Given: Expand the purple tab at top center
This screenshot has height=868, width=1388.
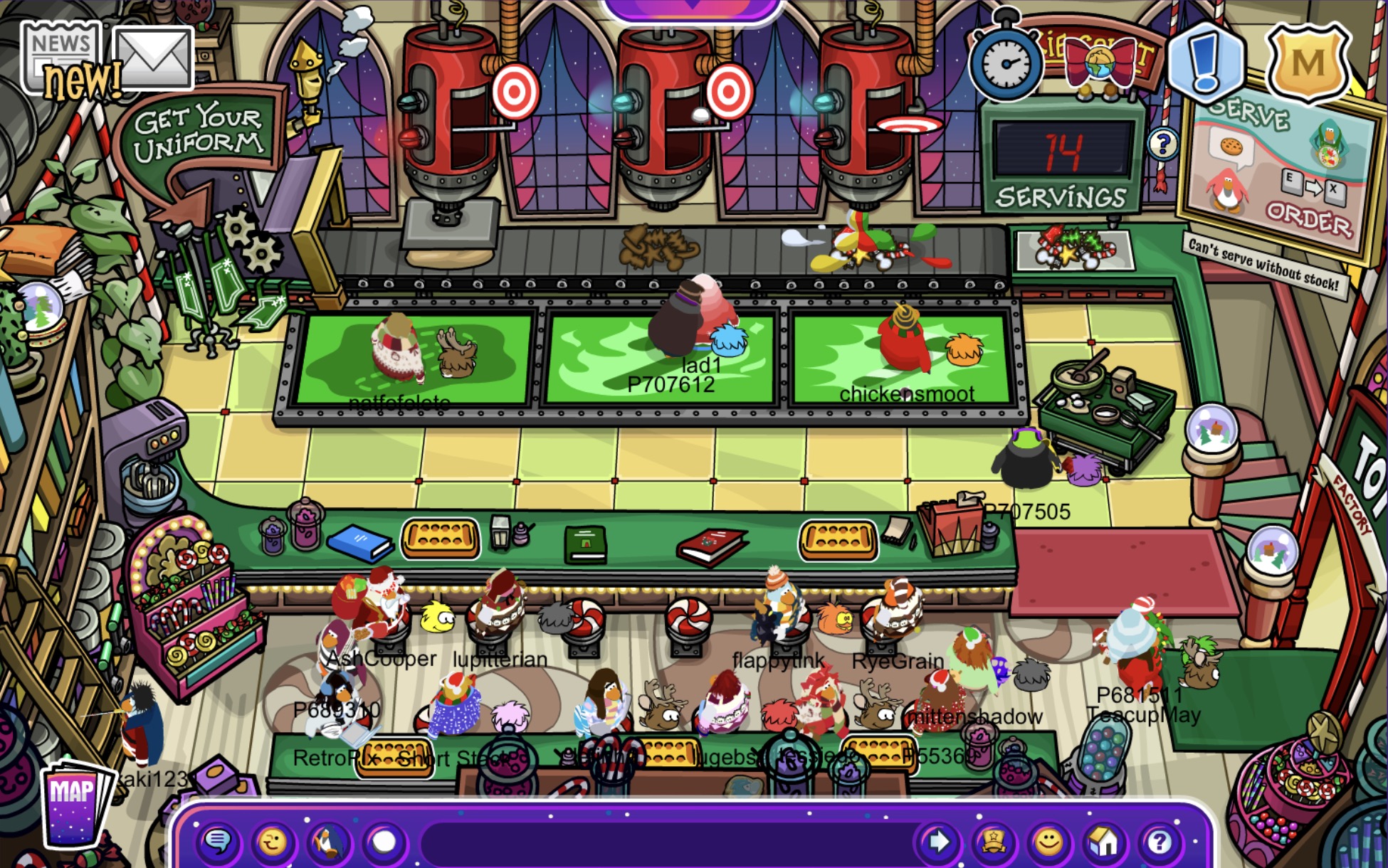Looking at the screenshot, I should (692, 7).
